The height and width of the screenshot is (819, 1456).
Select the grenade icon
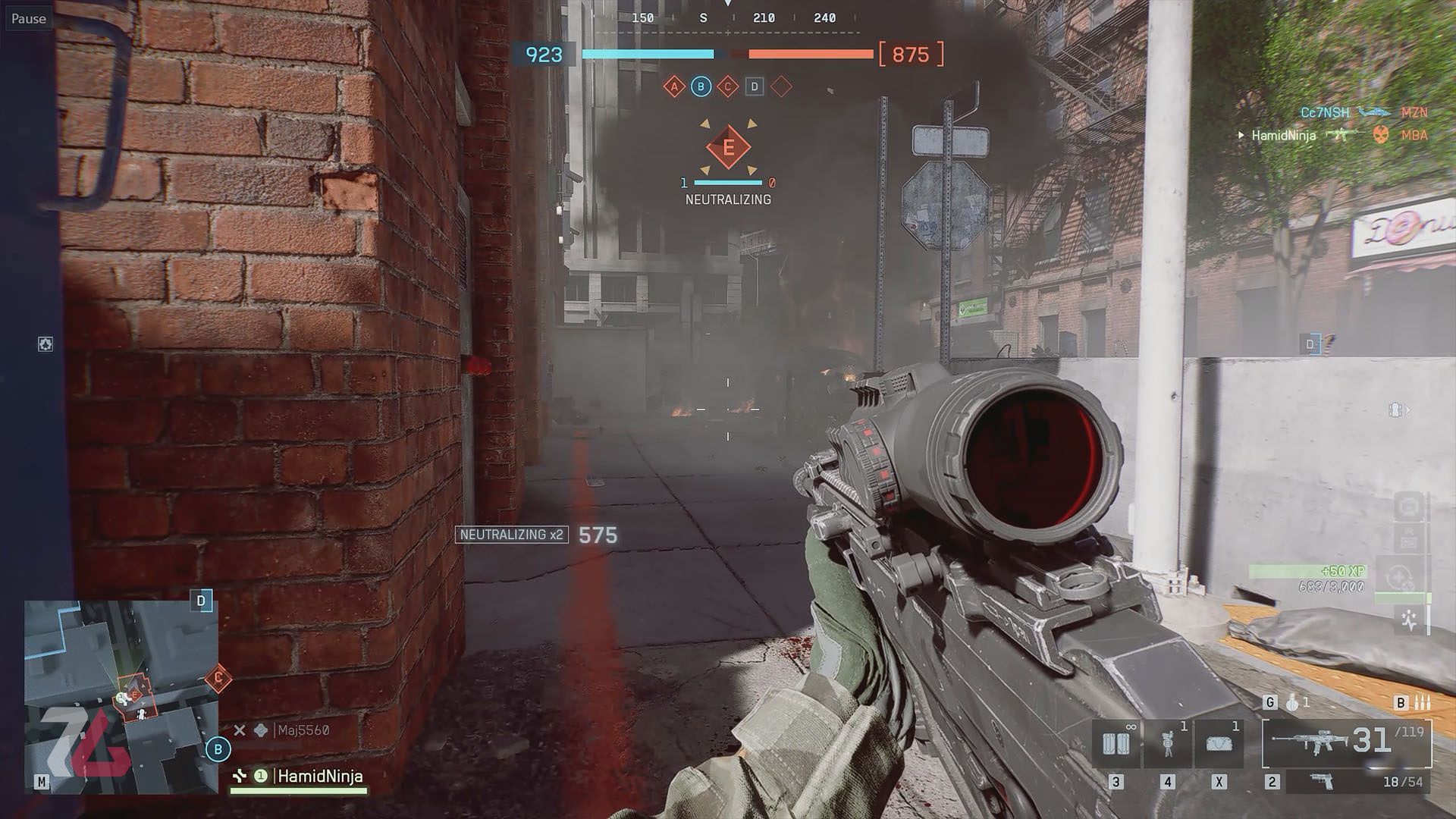[x=1292, y=703]
